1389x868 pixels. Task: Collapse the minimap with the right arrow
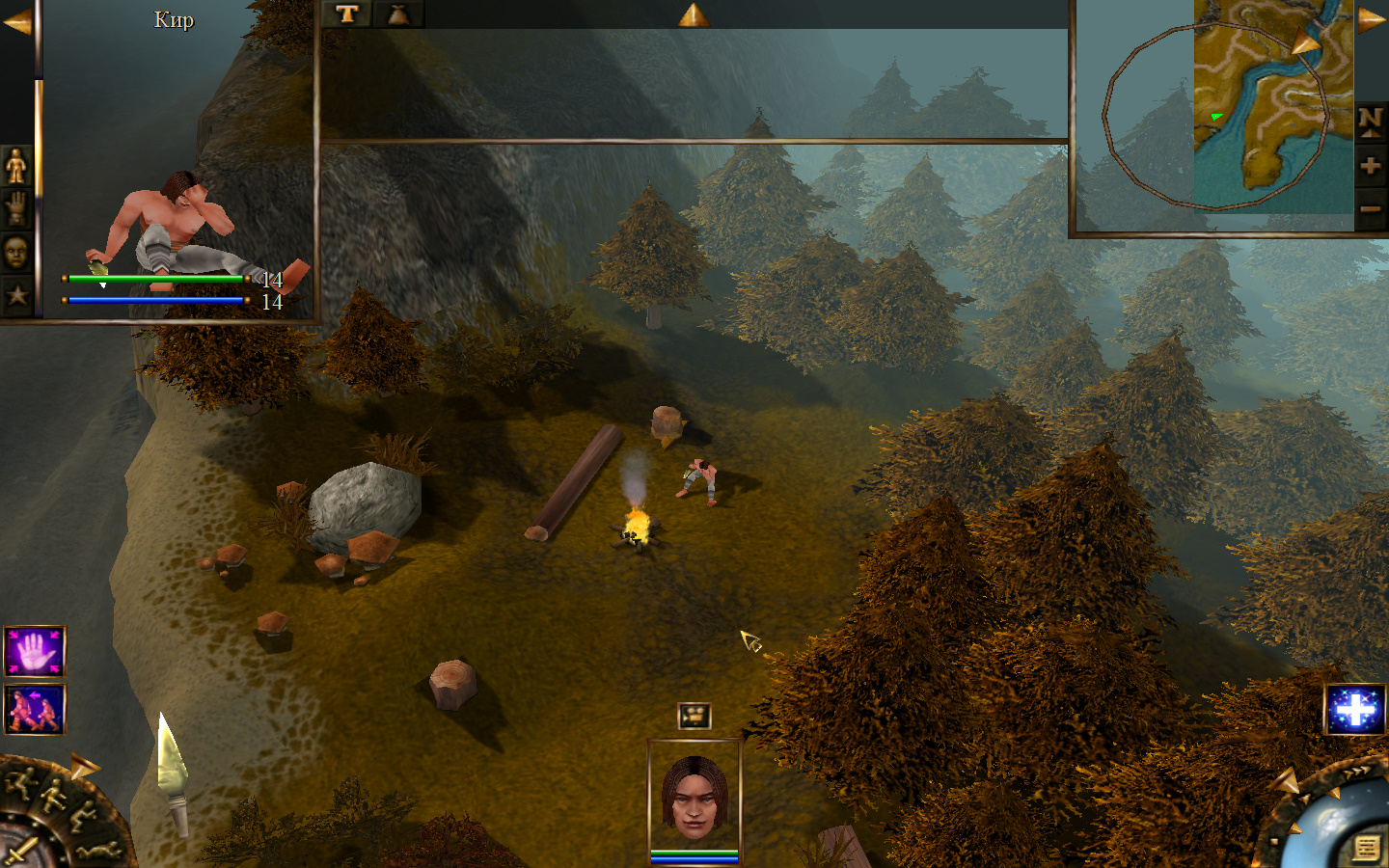click(1372, 19)
